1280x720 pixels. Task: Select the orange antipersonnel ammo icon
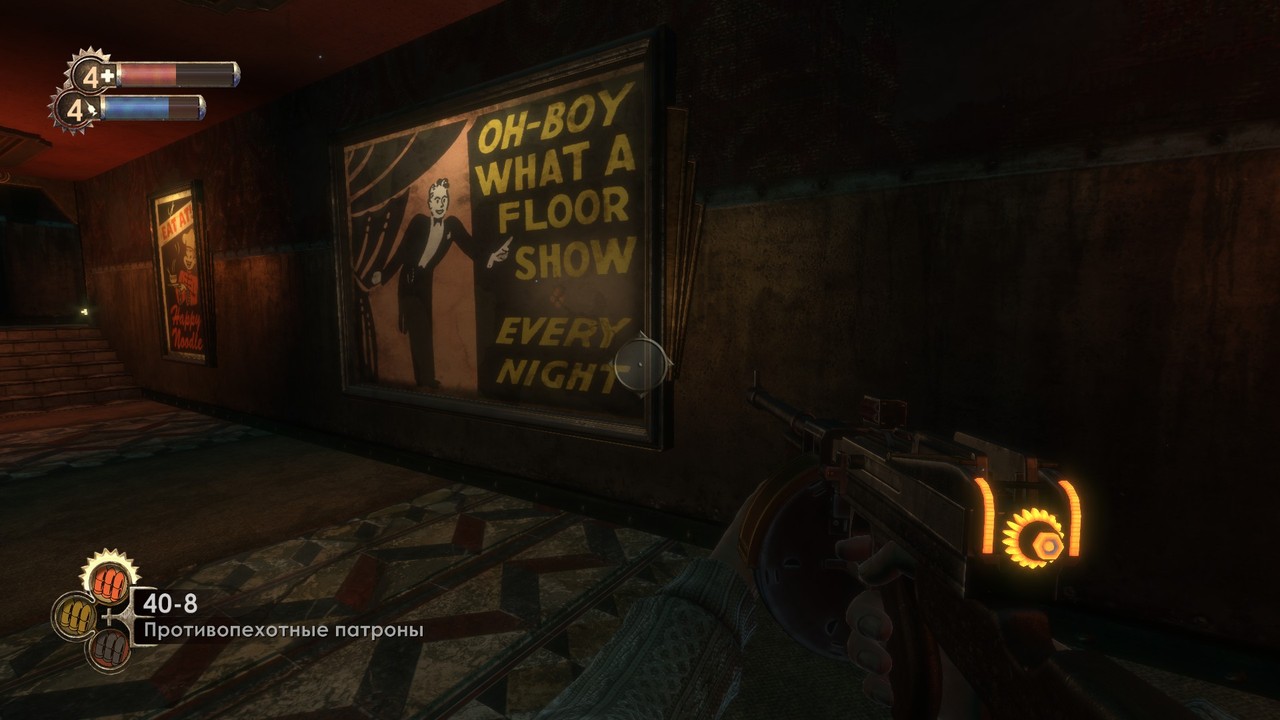(110, 577)
